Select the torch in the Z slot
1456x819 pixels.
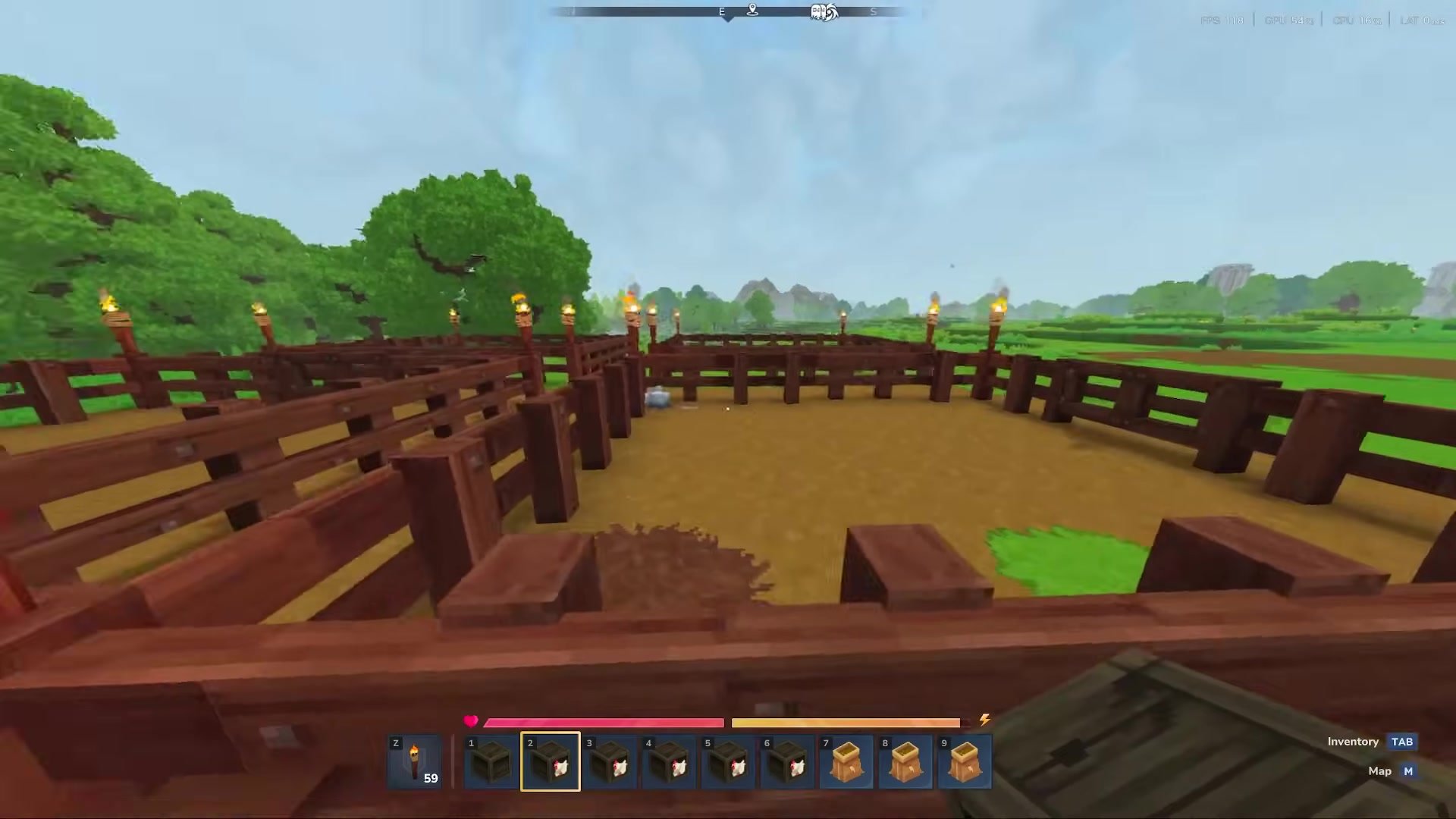[416, 761]
